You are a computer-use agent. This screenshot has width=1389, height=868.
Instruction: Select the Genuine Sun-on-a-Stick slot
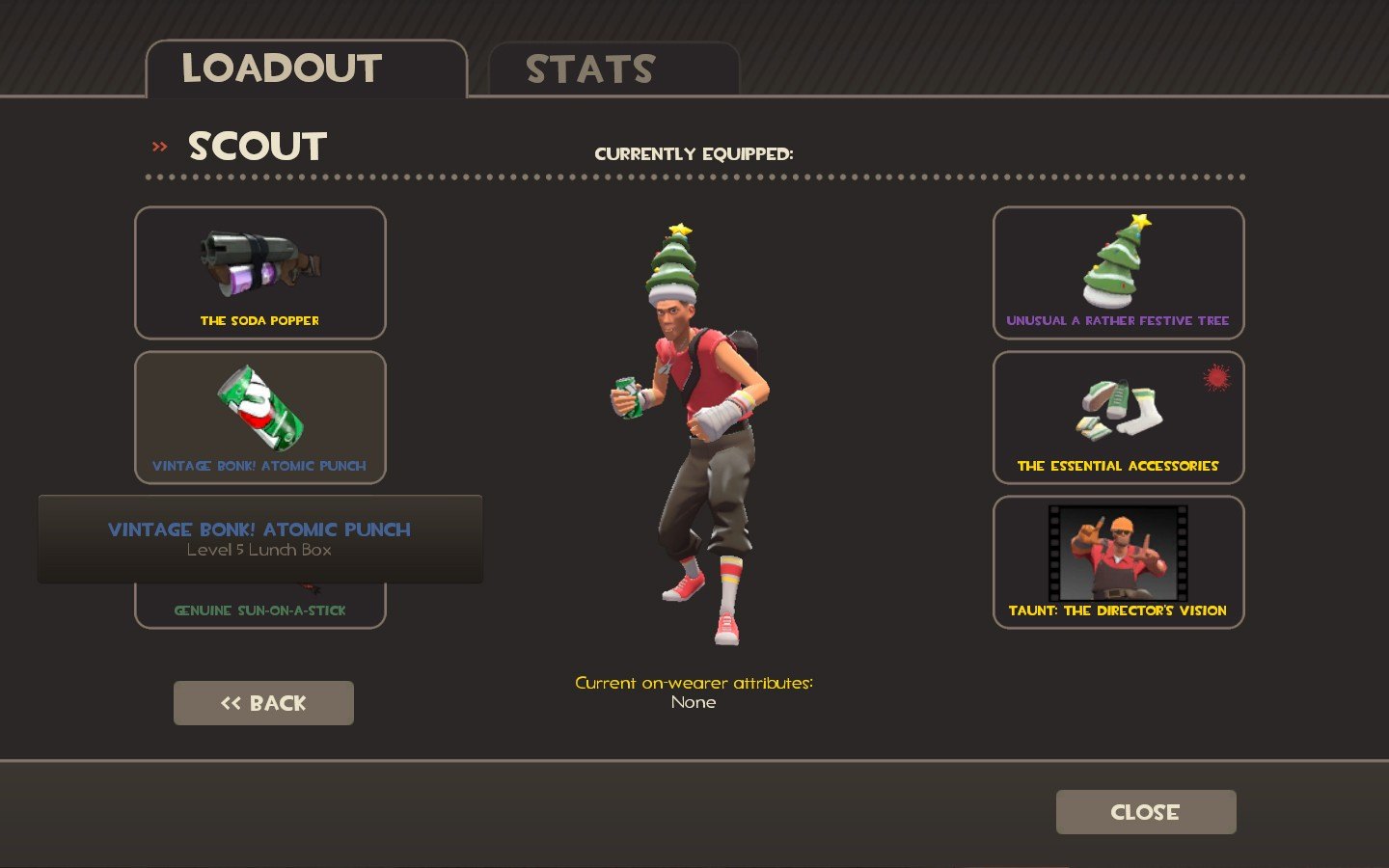pos(260,607)
